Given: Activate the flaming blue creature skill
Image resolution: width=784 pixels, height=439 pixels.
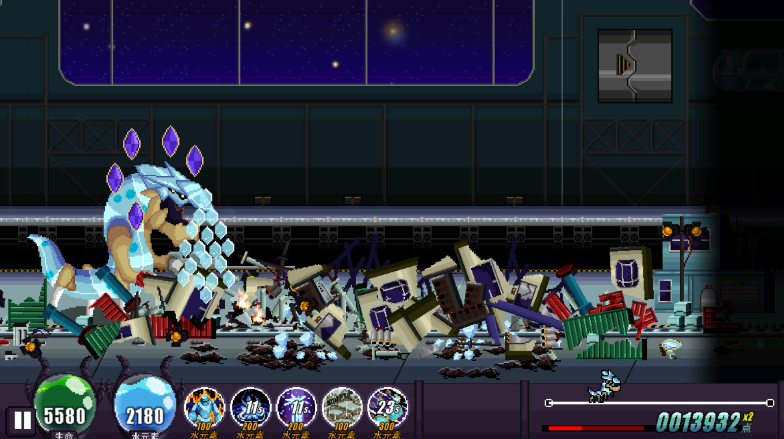Looking at the screenshot, I should [x=204, y=408].
